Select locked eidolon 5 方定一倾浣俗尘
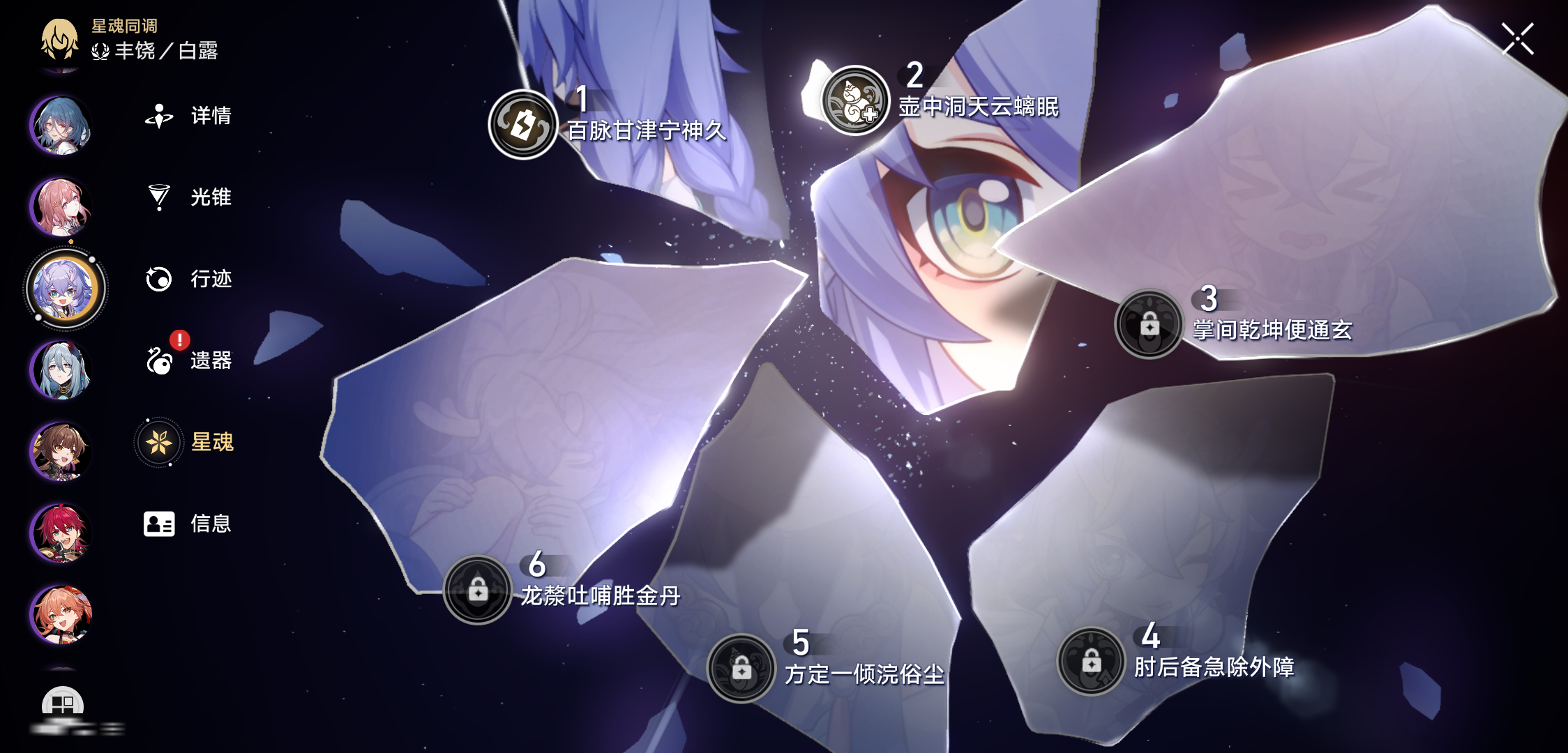 [x=741, y=669]
